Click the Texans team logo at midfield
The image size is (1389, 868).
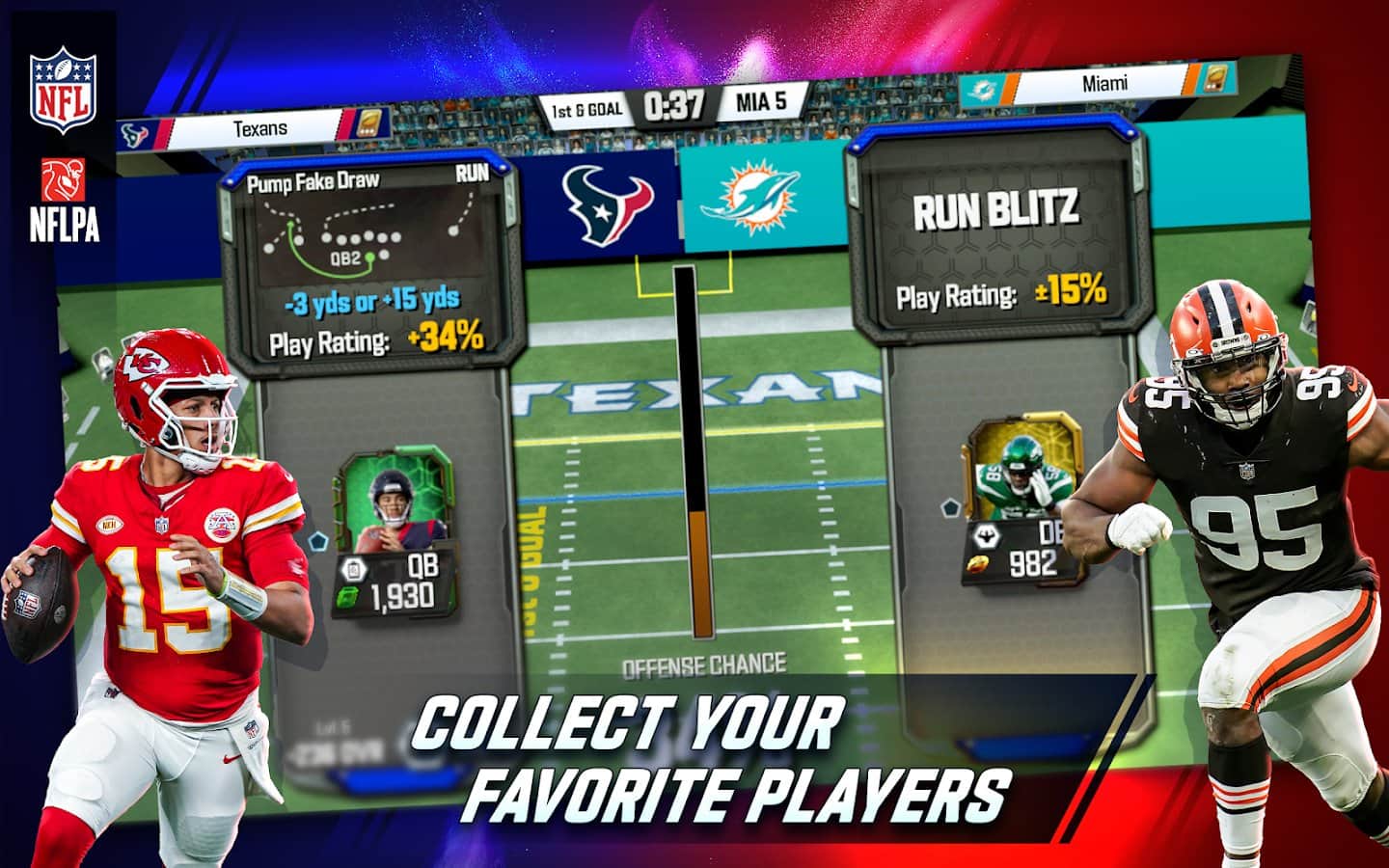[608, 204]
